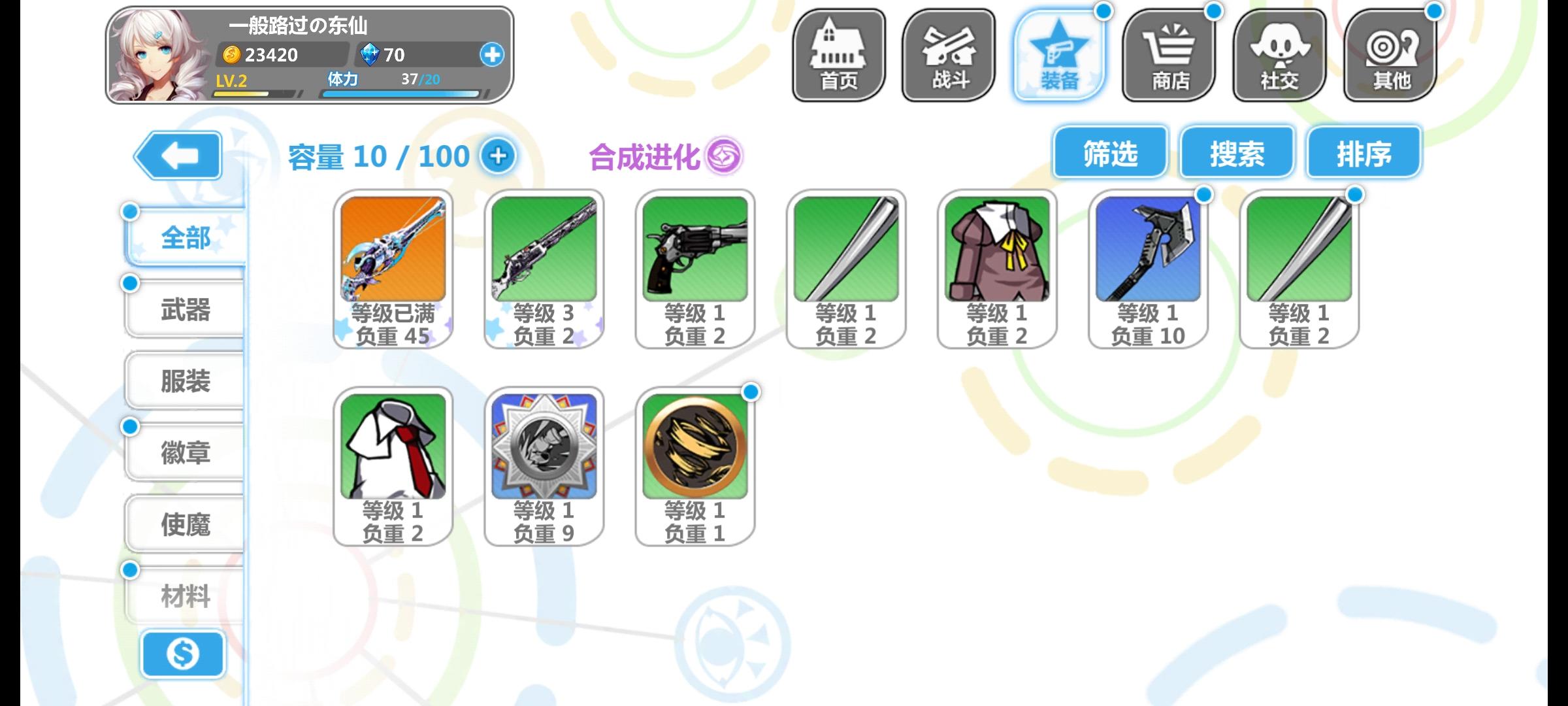Select the 装备 equipment icon
The image size is (1568, 706).
pyautogui.click(x=1060, y=56)
